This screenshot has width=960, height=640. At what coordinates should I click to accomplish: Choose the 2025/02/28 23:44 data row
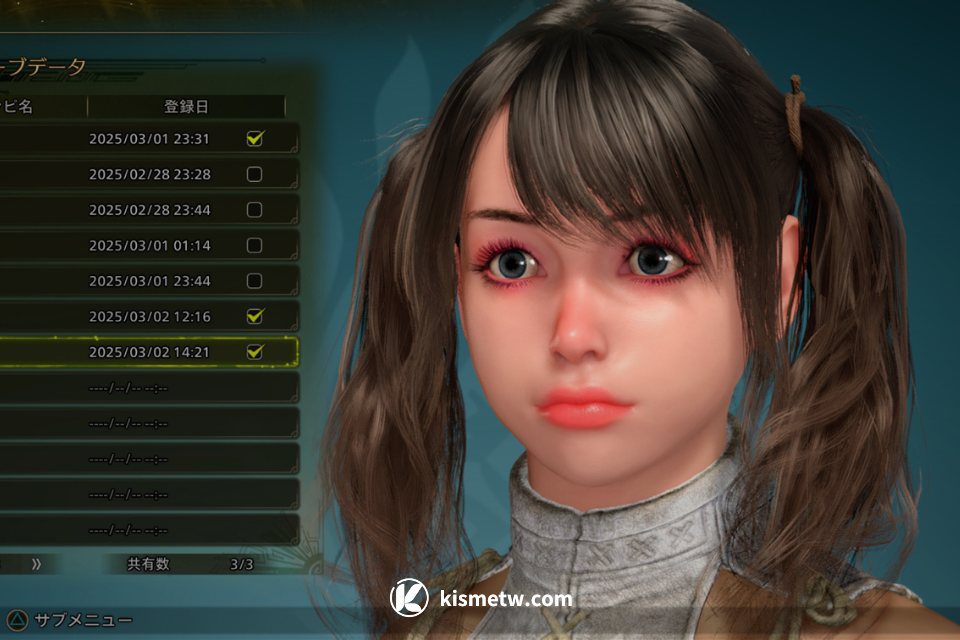(x=150, y=210)
